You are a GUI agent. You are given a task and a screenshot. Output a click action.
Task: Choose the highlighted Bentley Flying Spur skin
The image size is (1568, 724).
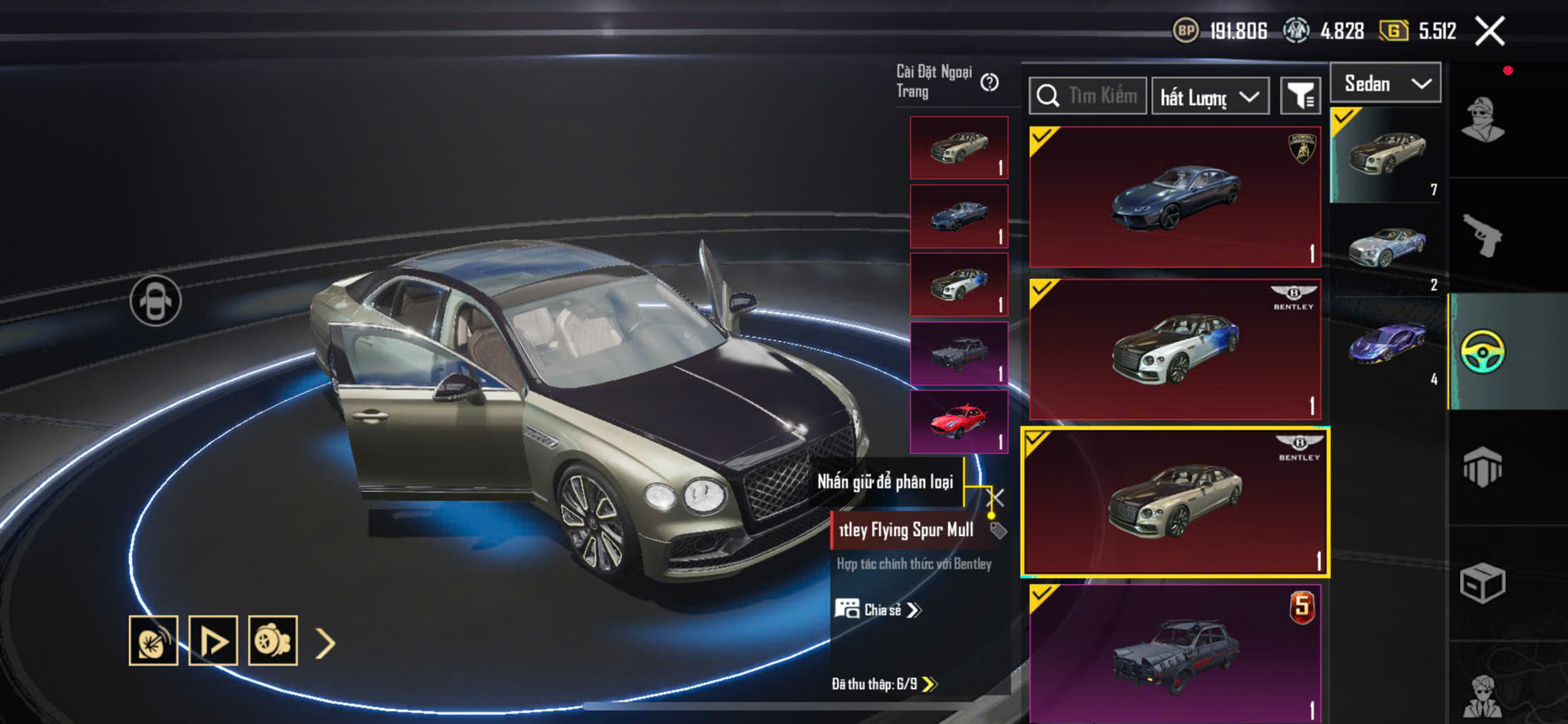[1175, 502]
